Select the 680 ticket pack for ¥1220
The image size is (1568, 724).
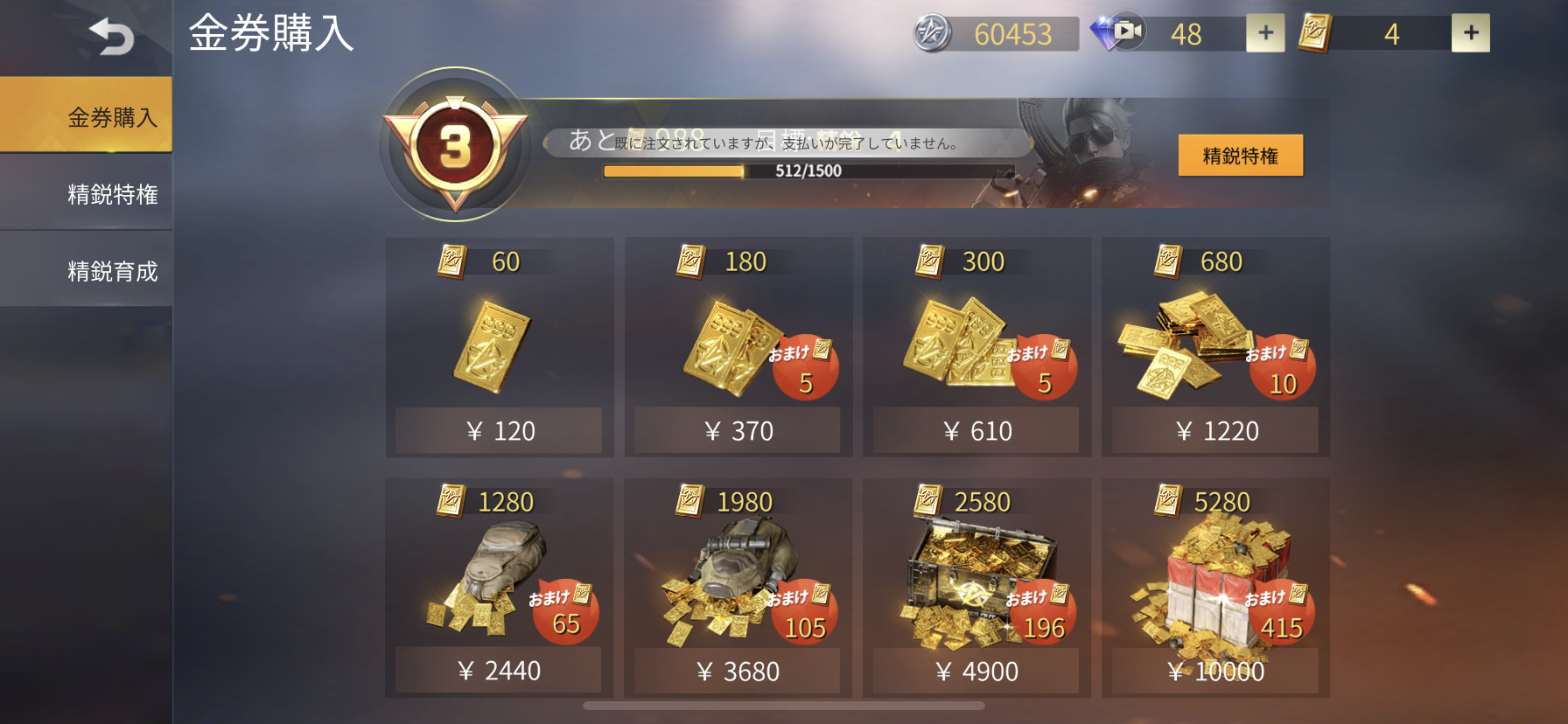[1215, 430]
